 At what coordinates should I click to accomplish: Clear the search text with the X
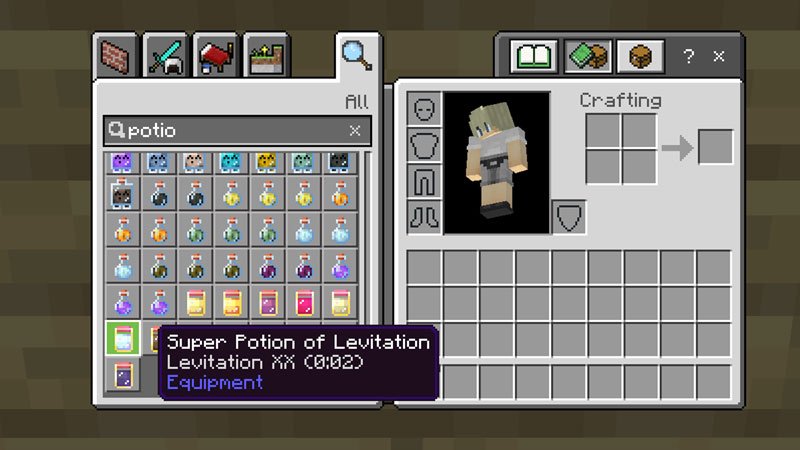point(355,130)
